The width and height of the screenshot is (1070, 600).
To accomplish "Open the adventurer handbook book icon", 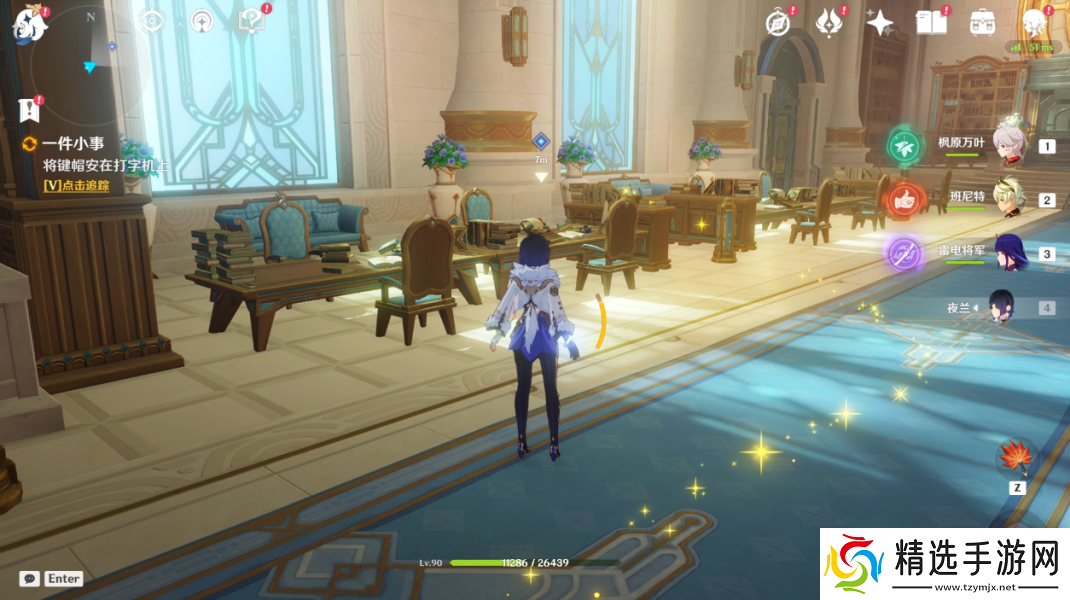I will [x=931, y=22].
